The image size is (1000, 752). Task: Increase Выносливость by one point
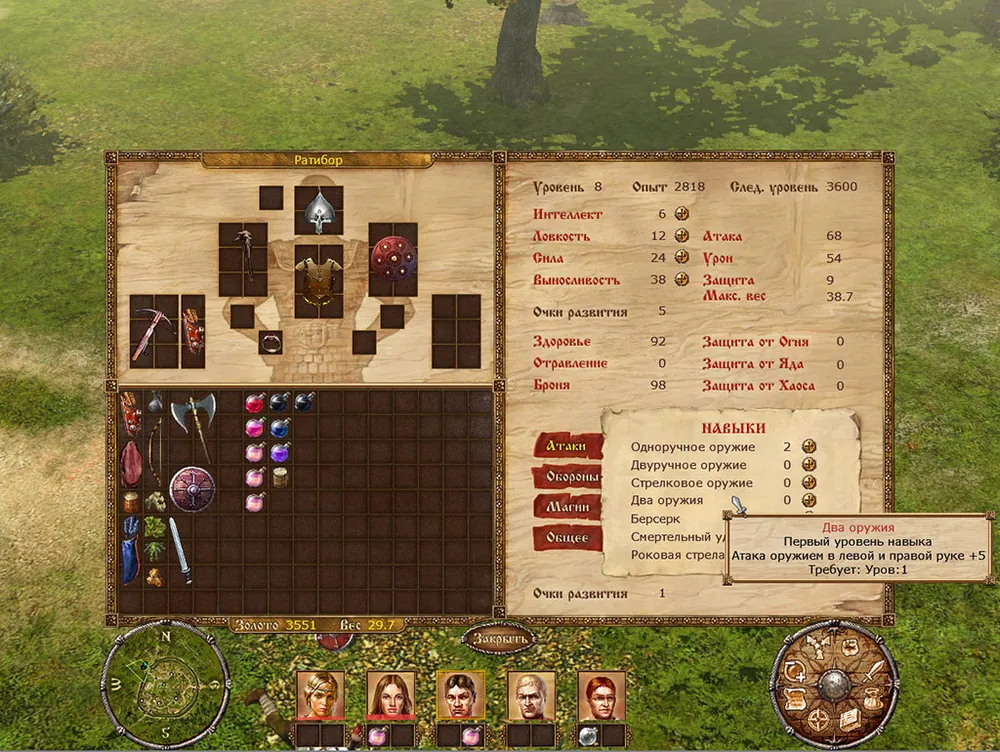click(681, 279)
